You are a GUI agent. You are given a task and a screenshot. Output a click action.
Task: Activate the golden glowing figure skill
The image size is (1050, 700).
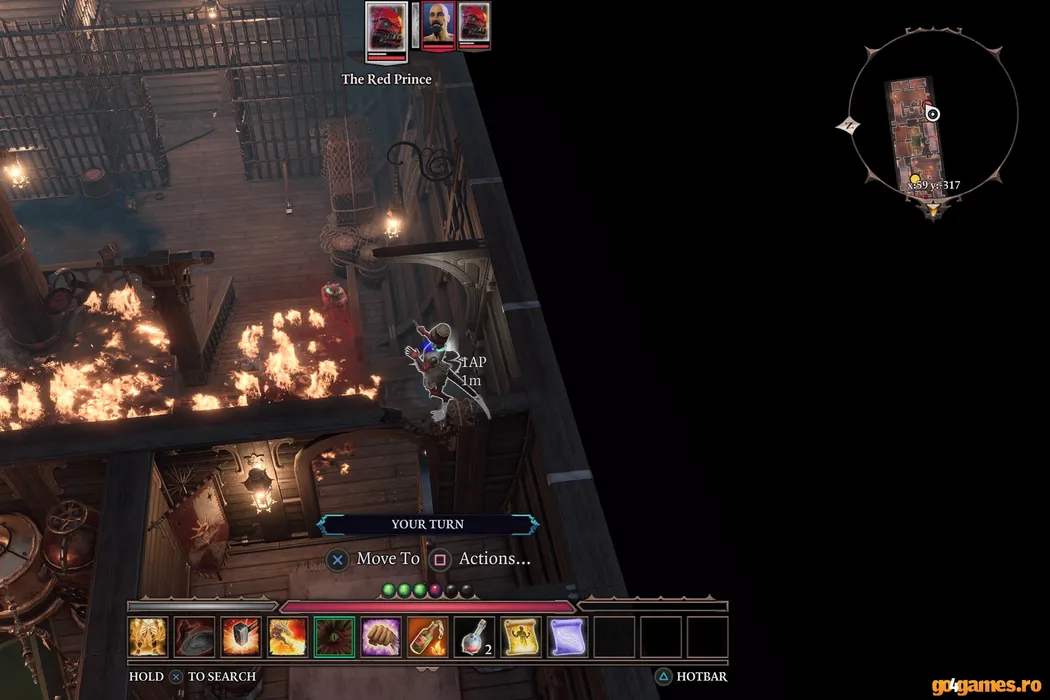[x=148, y=636]
